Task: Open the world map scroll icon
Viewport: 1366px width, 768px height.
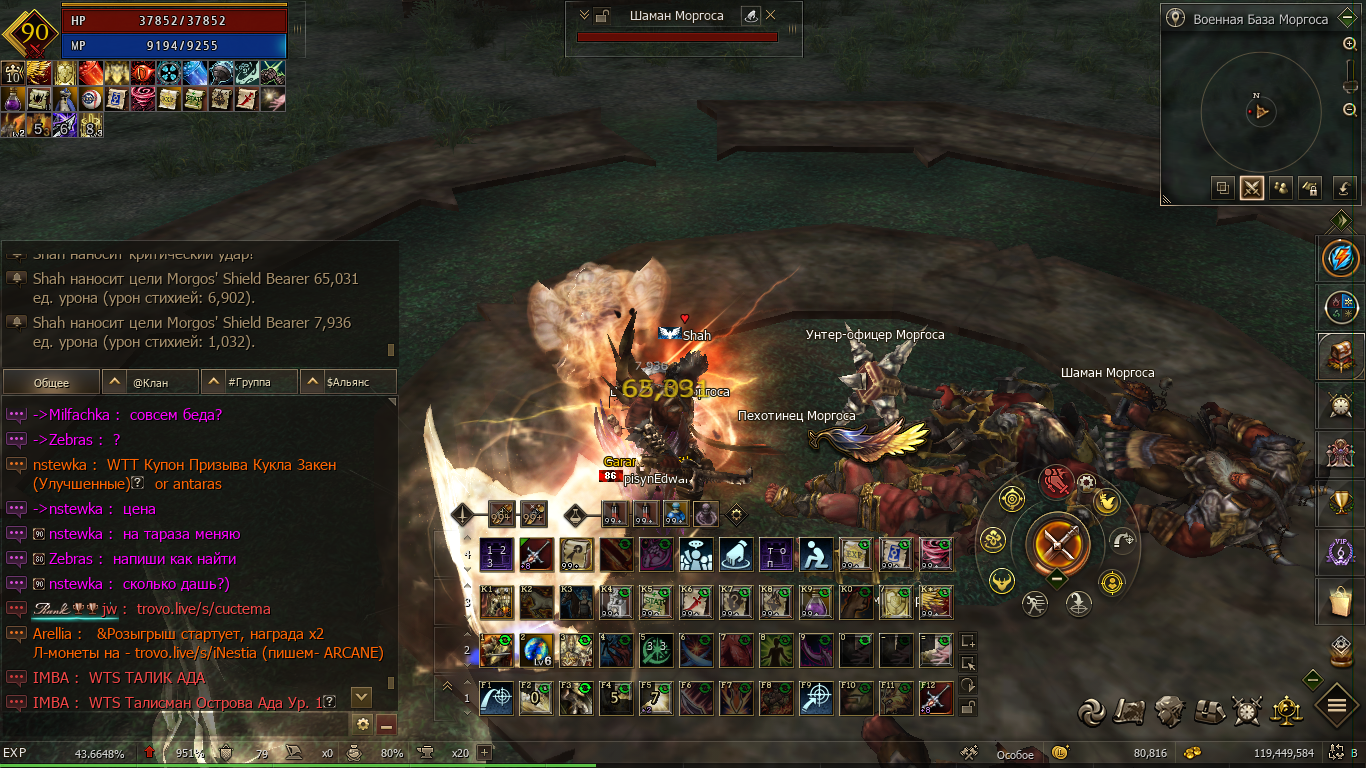Action: pos(1130,711)
